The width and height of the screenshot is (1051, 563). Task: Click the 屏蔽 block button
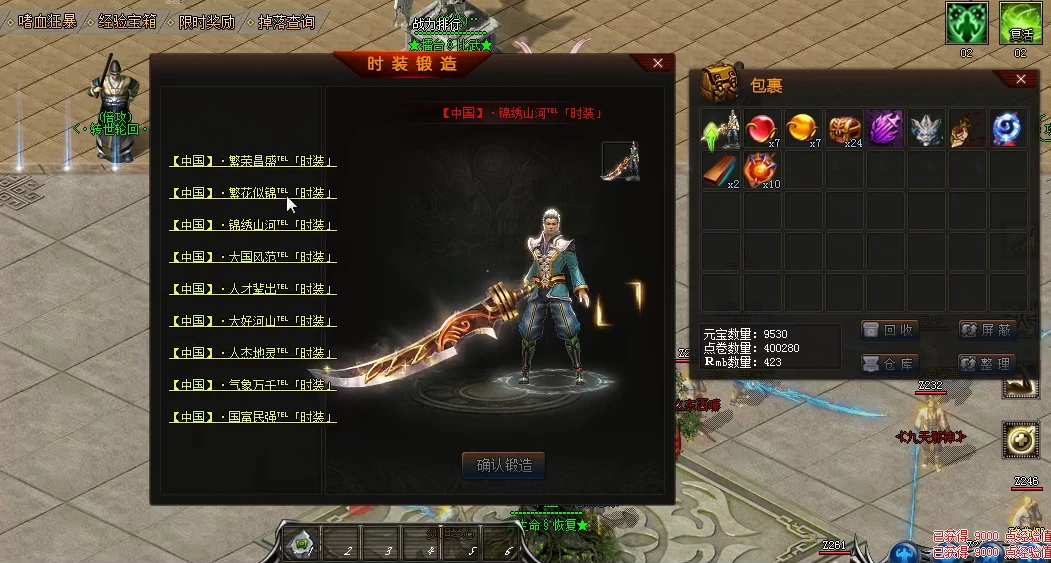[x=987, y=330]
